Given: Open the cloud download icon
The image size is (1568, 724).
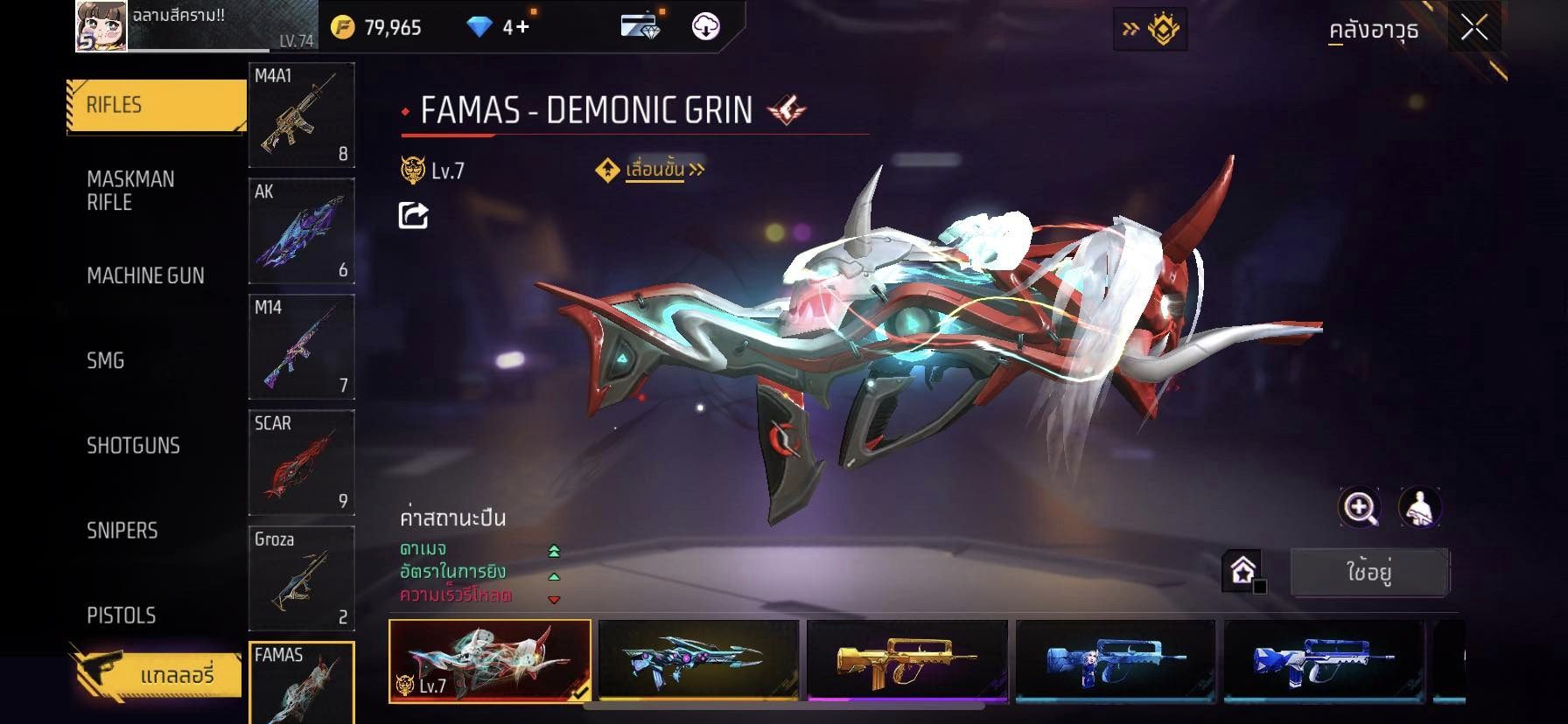Looking at the screenshot, I should 705,27.
